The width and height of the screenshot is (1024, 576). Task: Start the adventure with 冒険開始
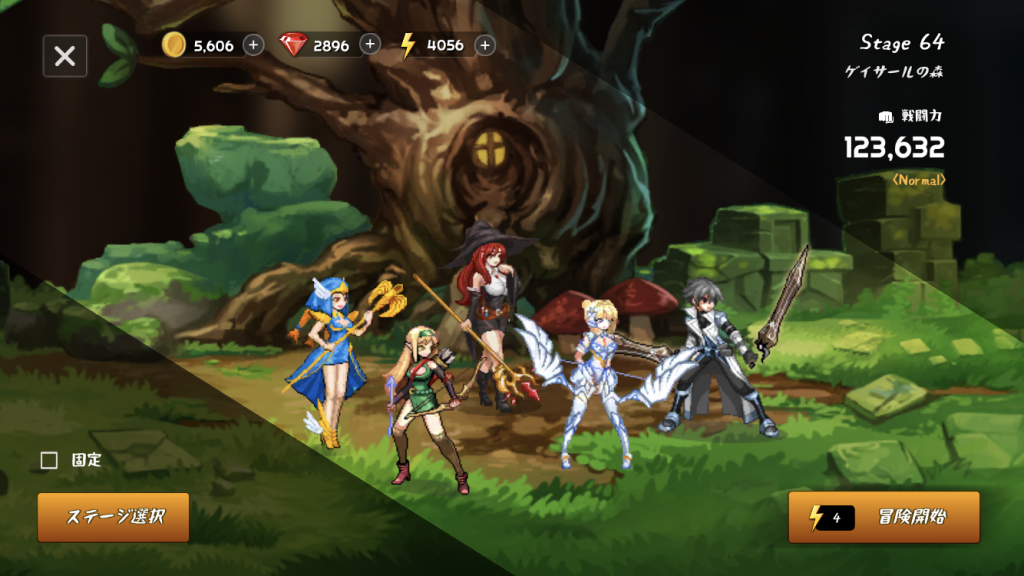883,517
